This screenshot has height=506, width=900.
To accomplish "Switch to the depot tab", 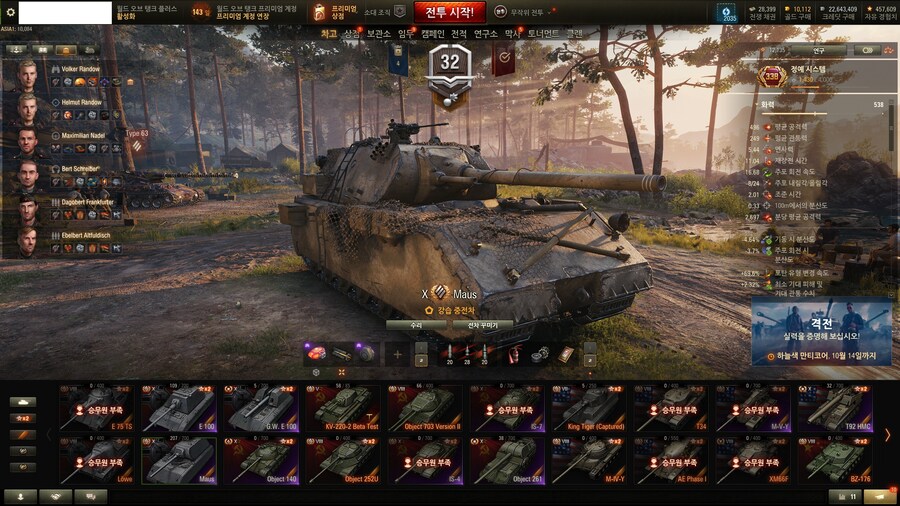I will (x=379, y=34).
